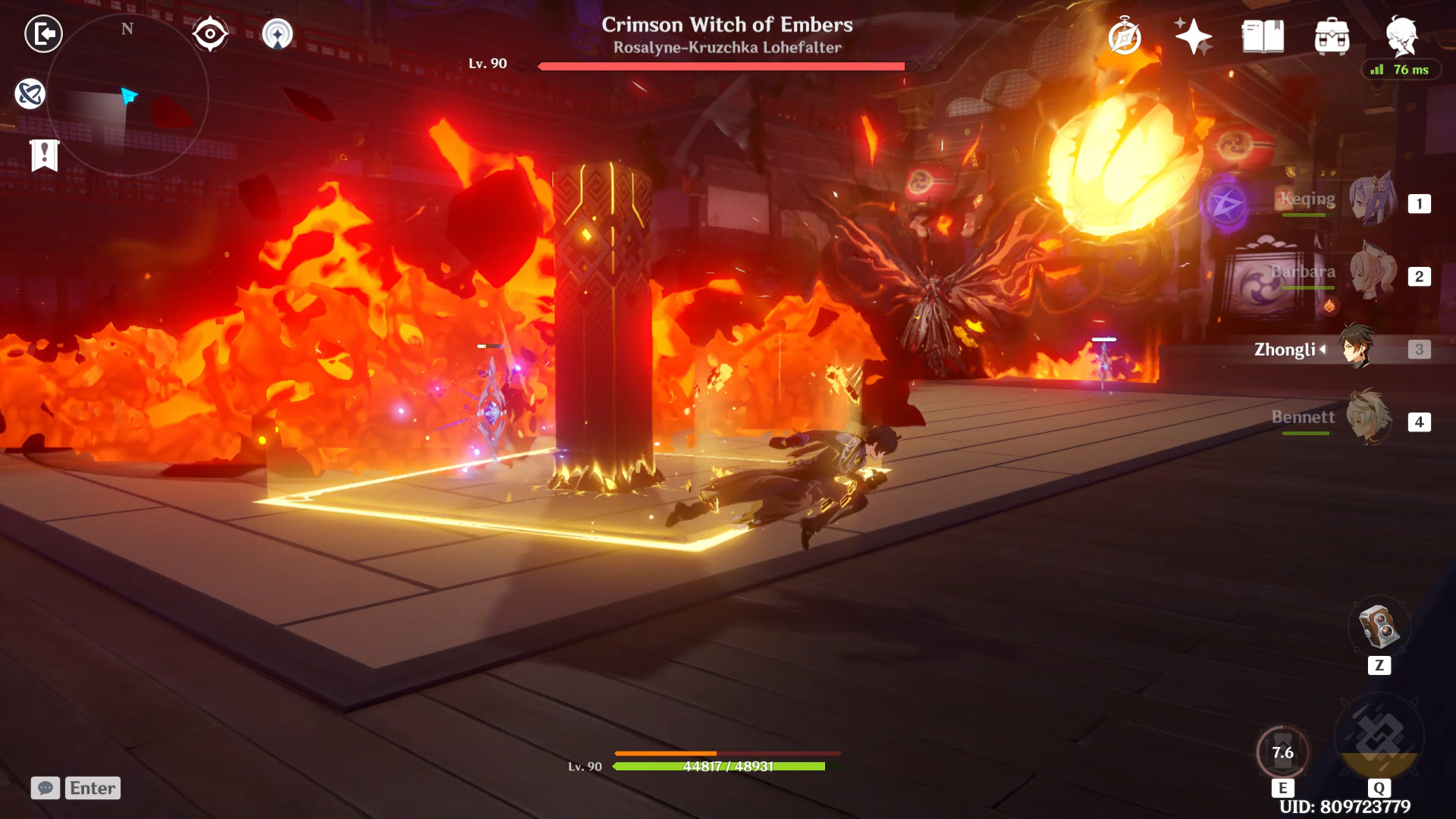This screenshot has width=1456, height=819.
Task: Open the Paimon menu
Action: 1401,35
